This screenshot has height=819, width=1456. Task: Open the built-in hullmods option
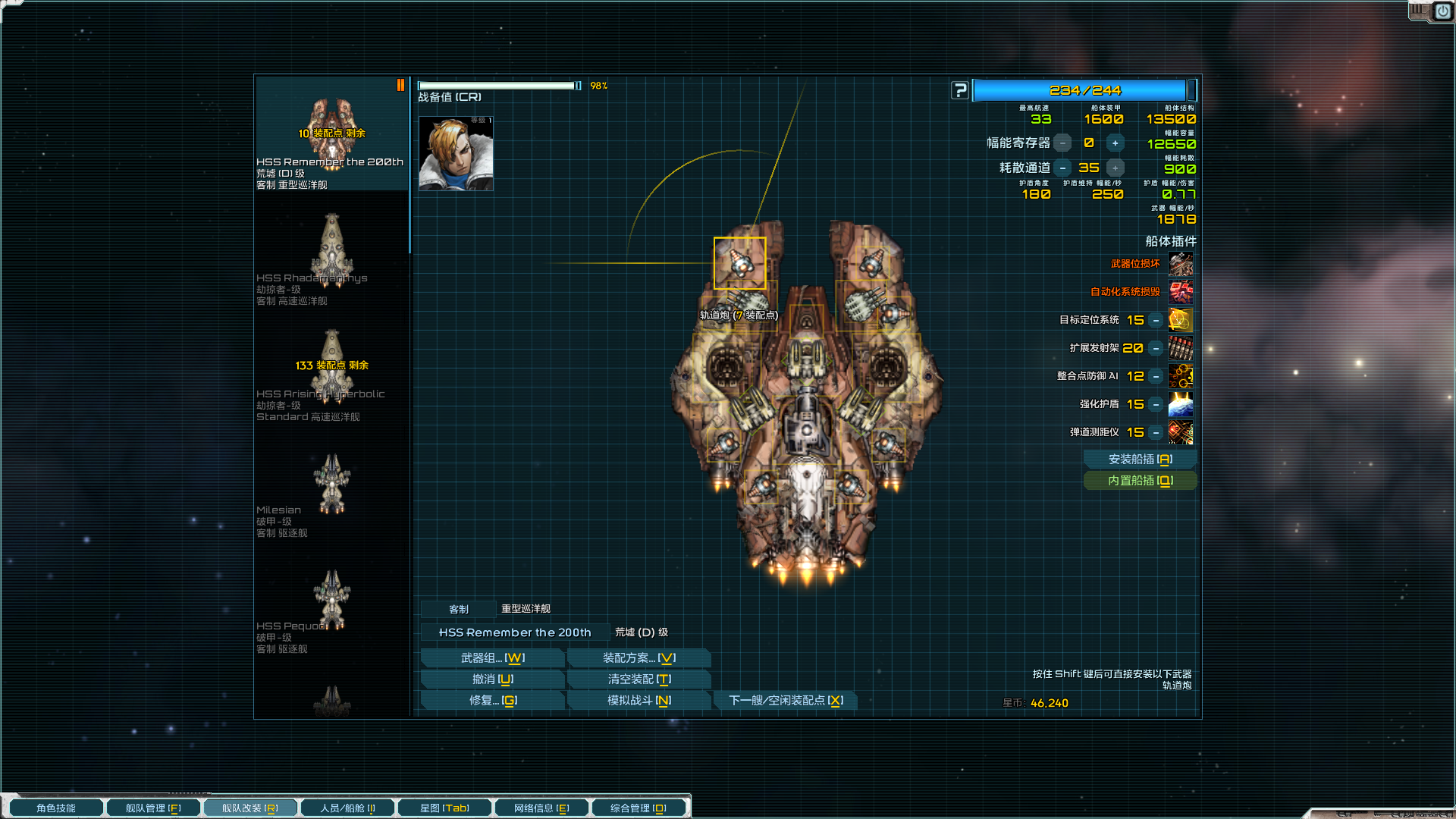click(x=1140, y=481)
